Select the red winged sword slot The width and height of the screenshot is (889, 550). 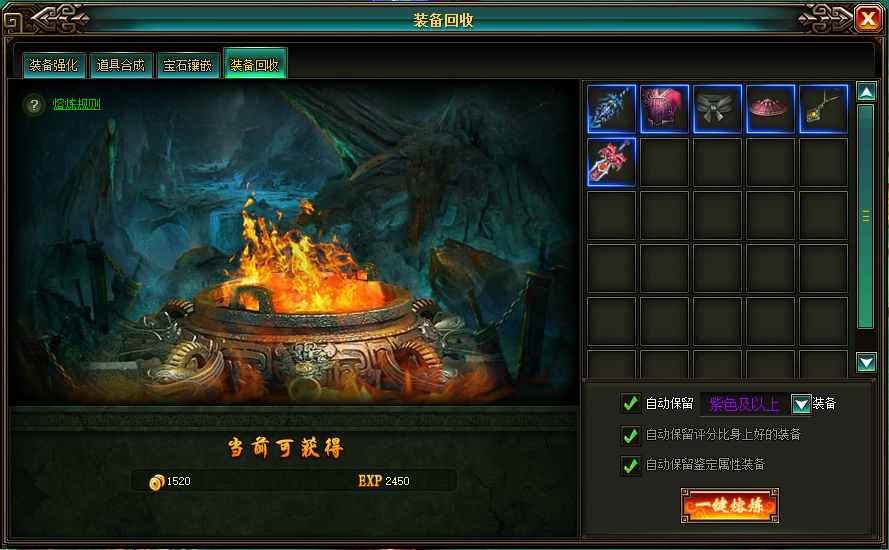pyautogui.click(x=611, y=162)
